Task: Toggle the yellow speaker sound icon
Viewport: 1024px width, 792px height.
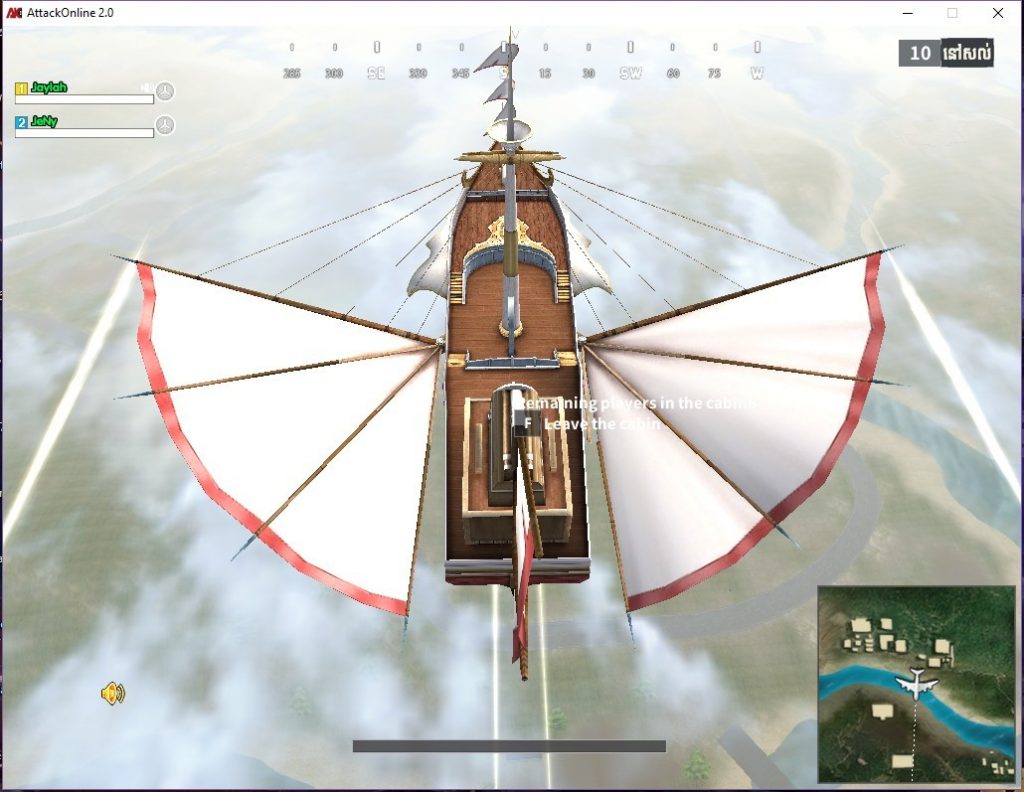Action: 113,693
